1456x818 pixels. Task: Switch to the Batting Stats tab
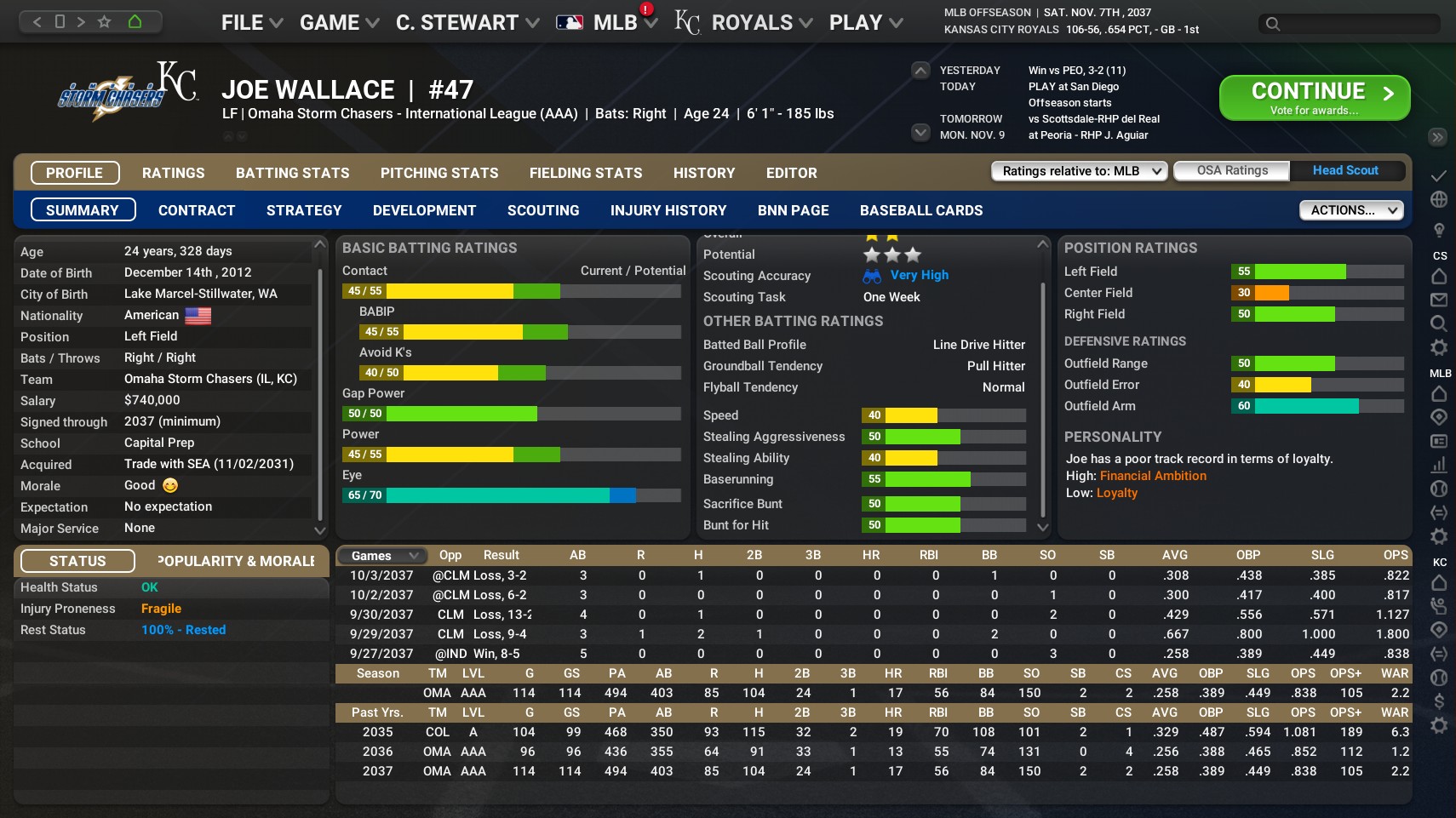point(292,173)
